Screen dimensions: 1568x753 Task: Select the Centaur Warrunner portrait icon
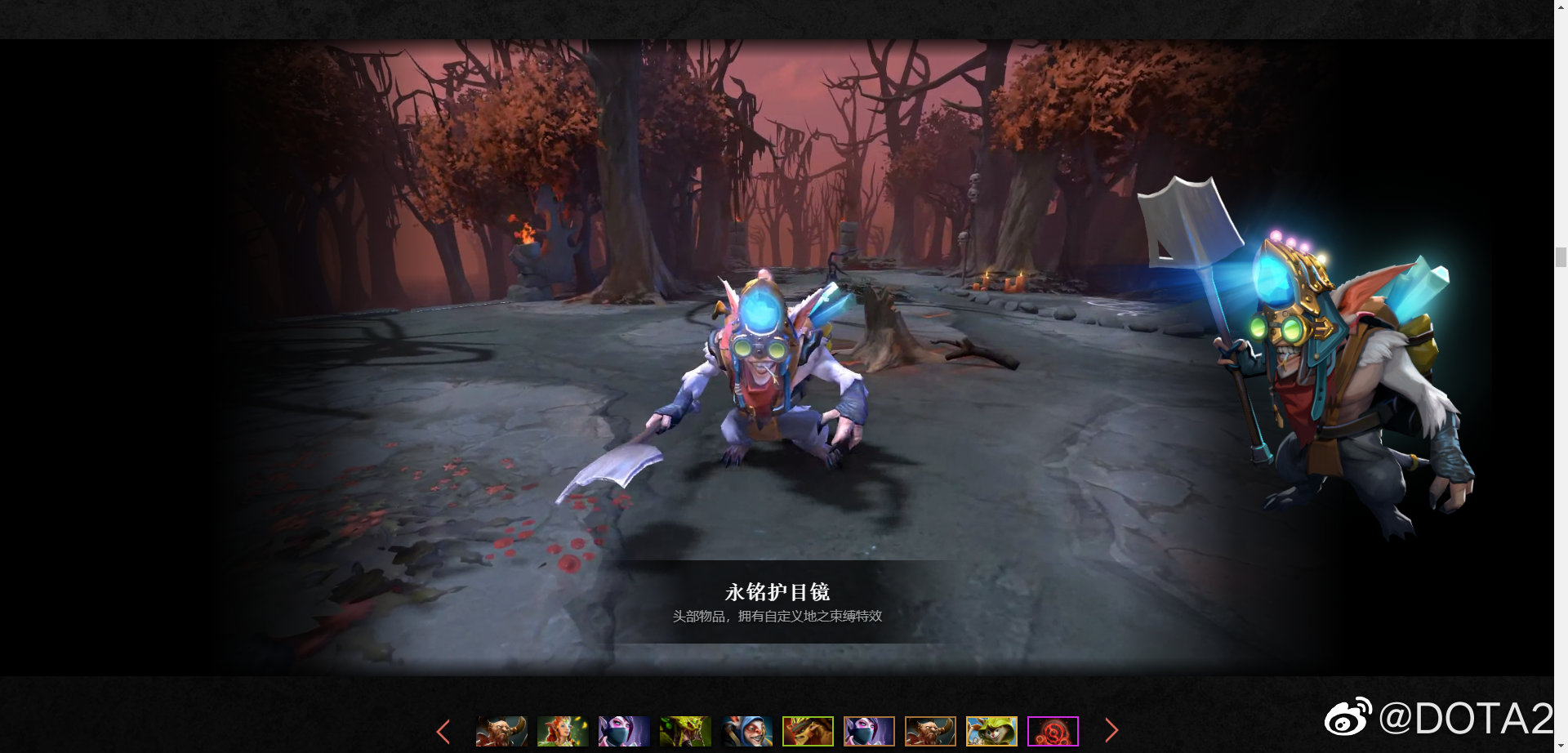pyautogui.click(x=500, y=731)
